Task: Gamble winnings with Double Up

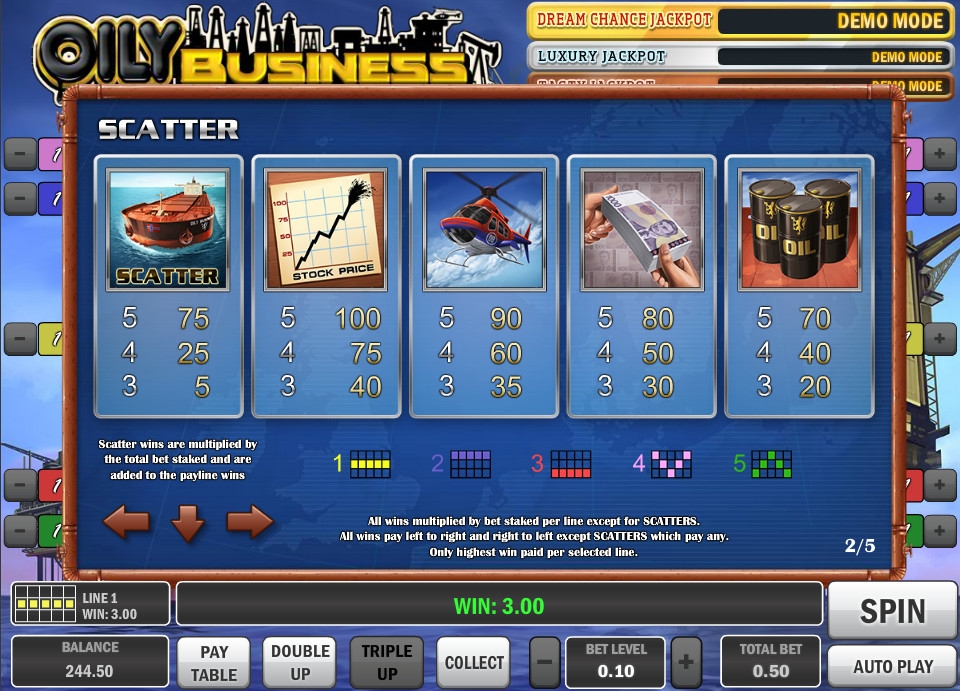Action: (300, 663)
